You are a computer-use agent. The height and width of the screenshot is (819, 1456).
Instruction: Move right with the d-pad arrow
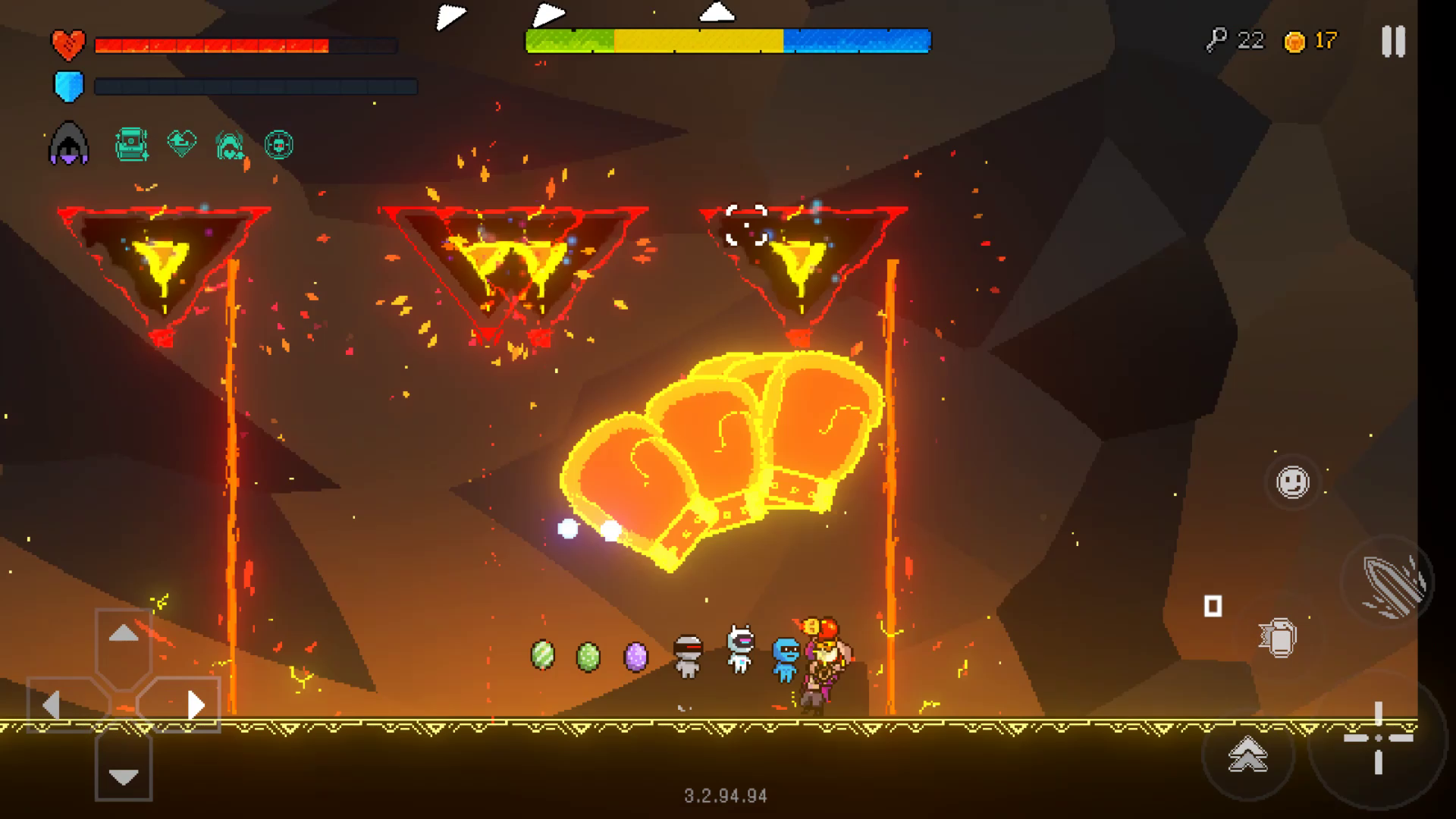click(x=195, y=706)
